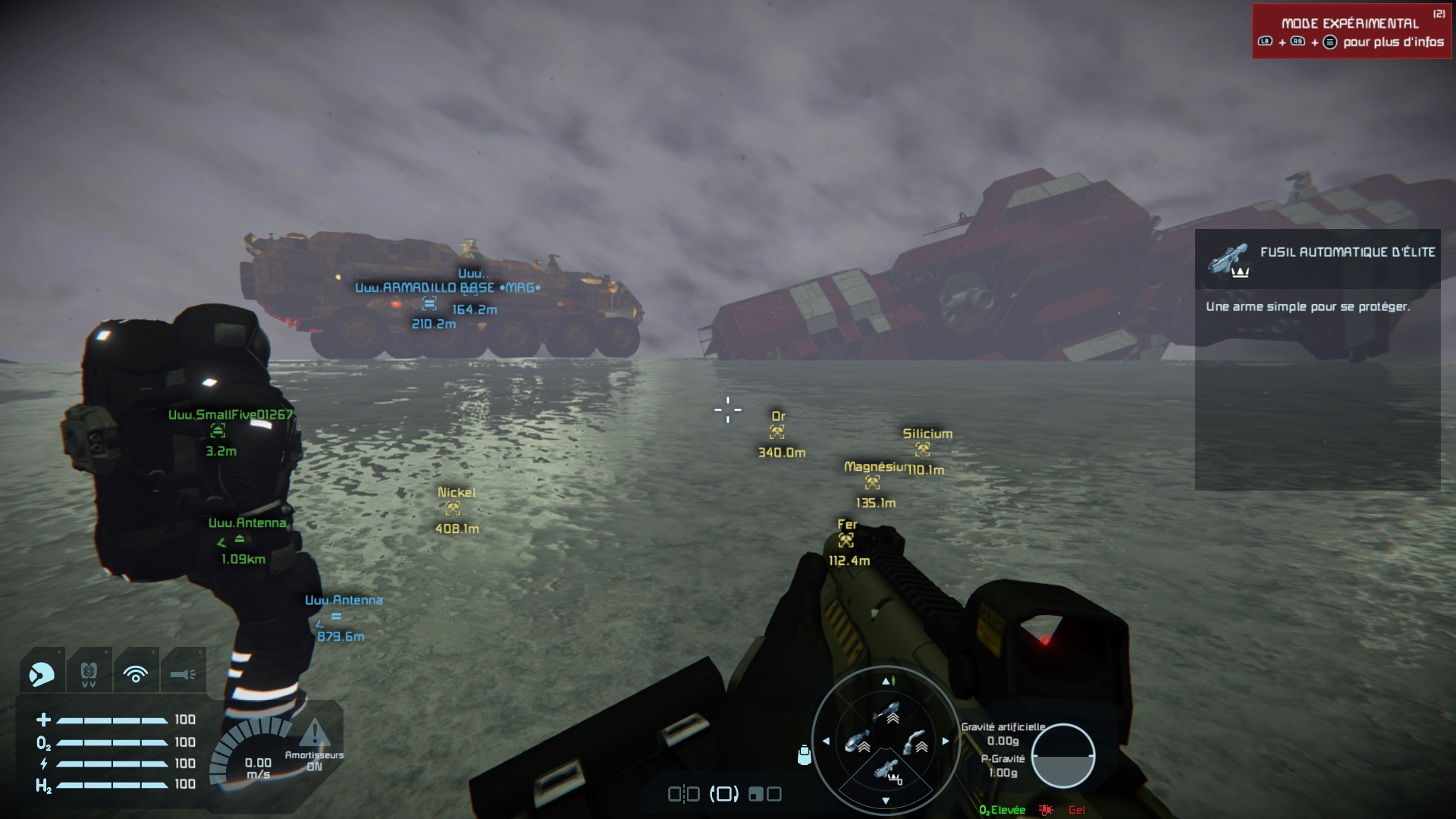Click the wheel's right arrow

pos(946,741)
